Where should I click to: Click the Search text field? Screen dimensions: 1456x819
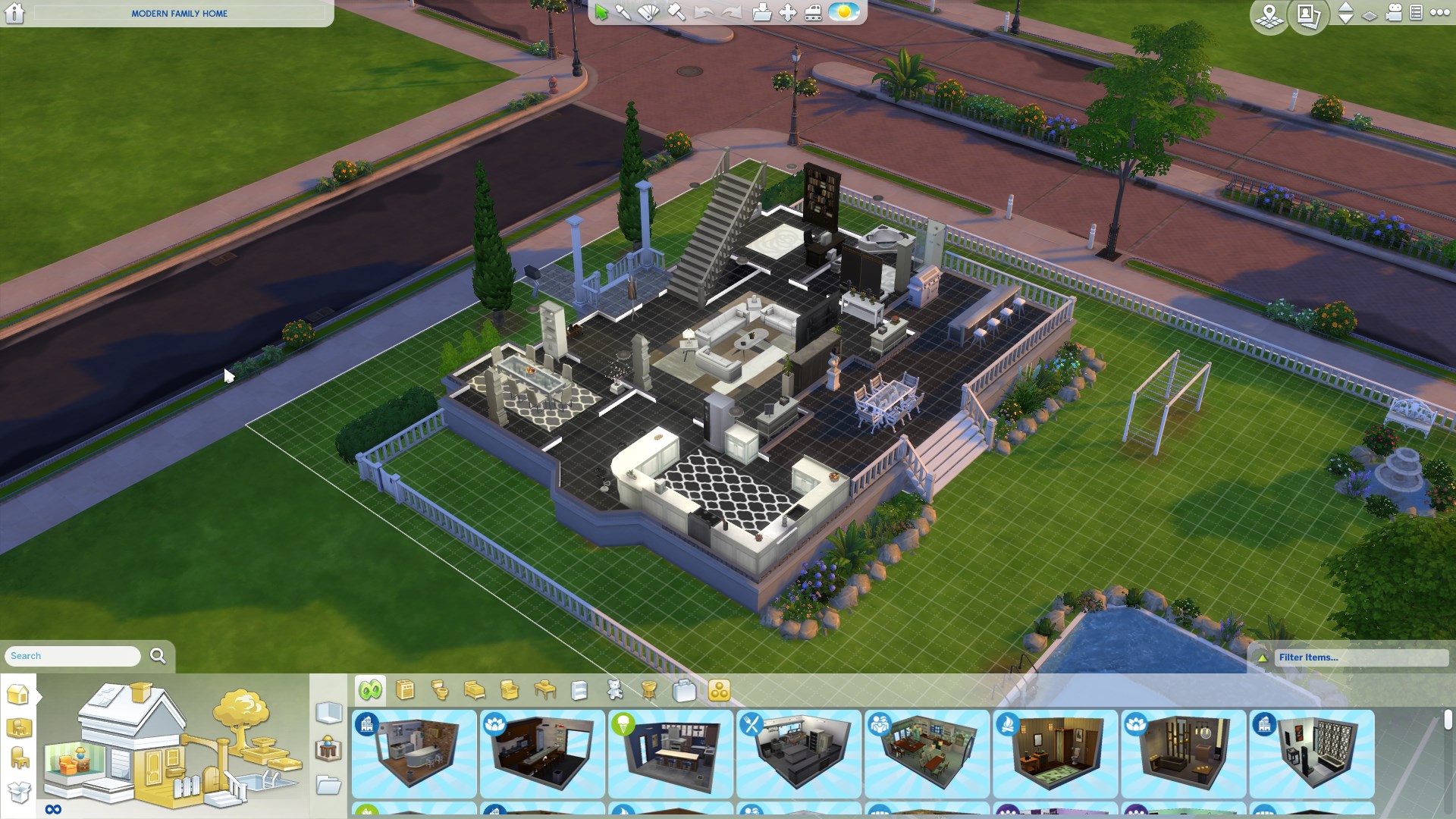coord(73,656)
